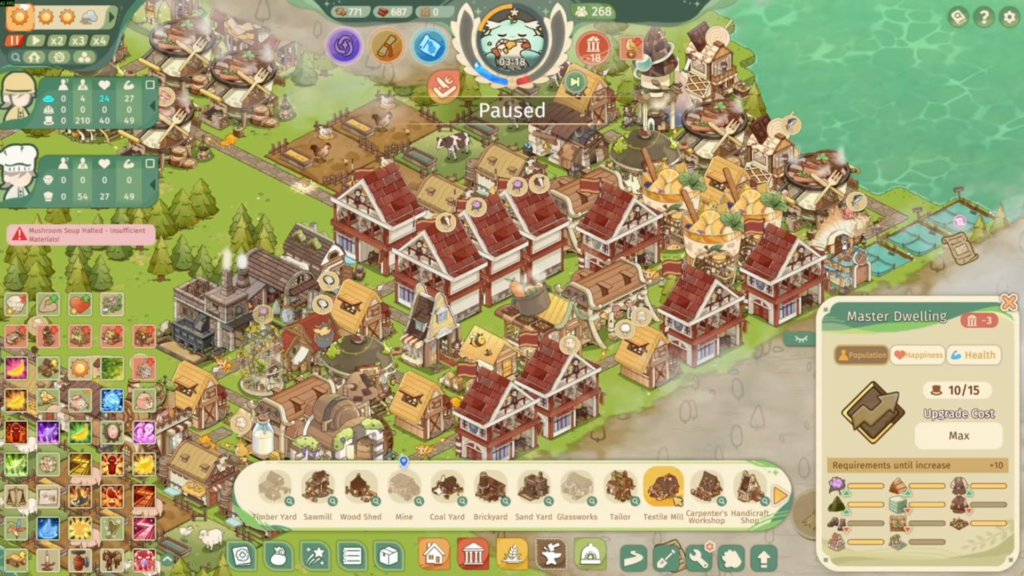Select the Tailor building
This screenshot has height=576, width=1024.
tap(620, 489)
